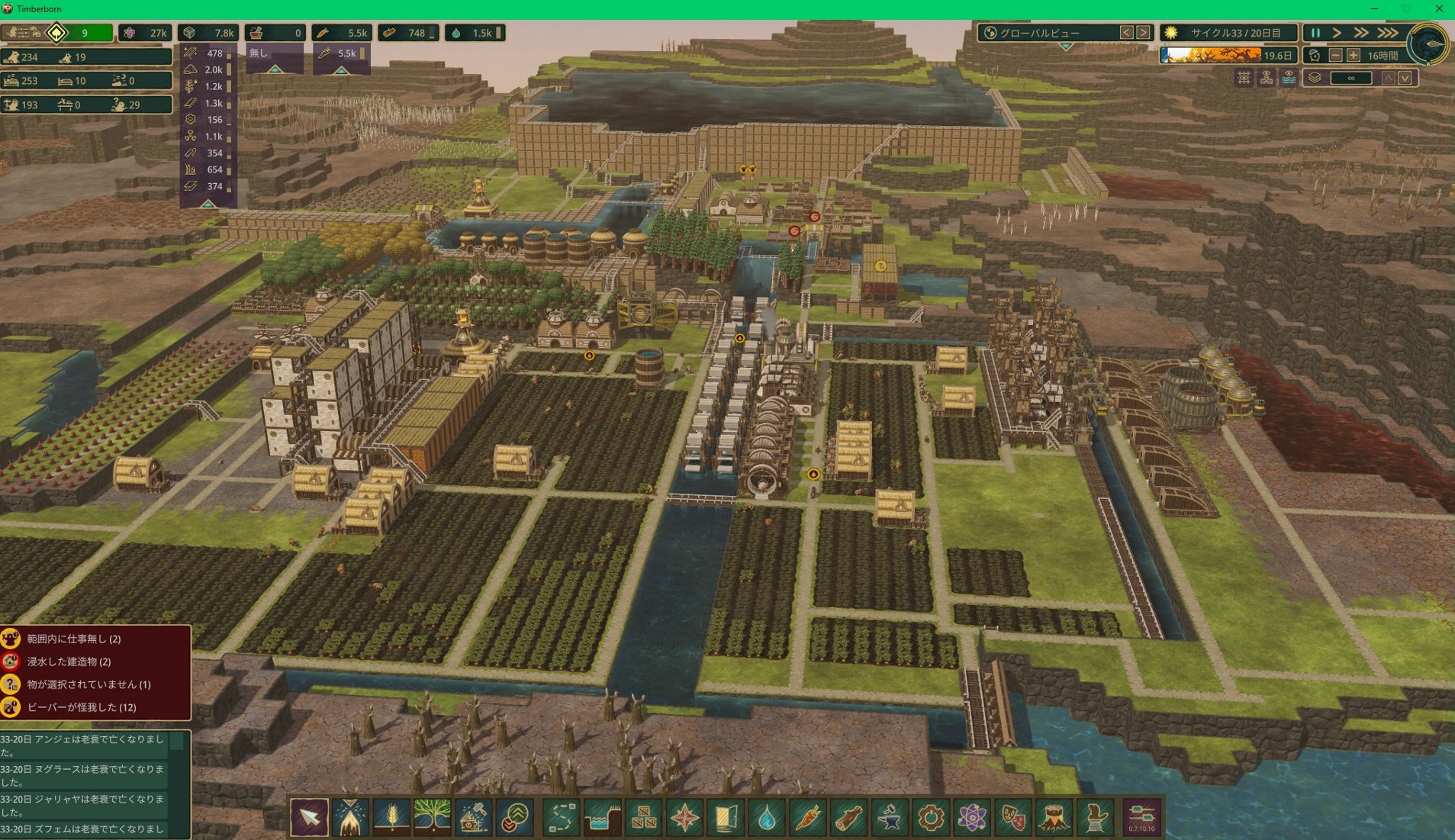1455x840 pixels.
Task: Open the theater masks leisure category
Action: (x=1013, y=818)
